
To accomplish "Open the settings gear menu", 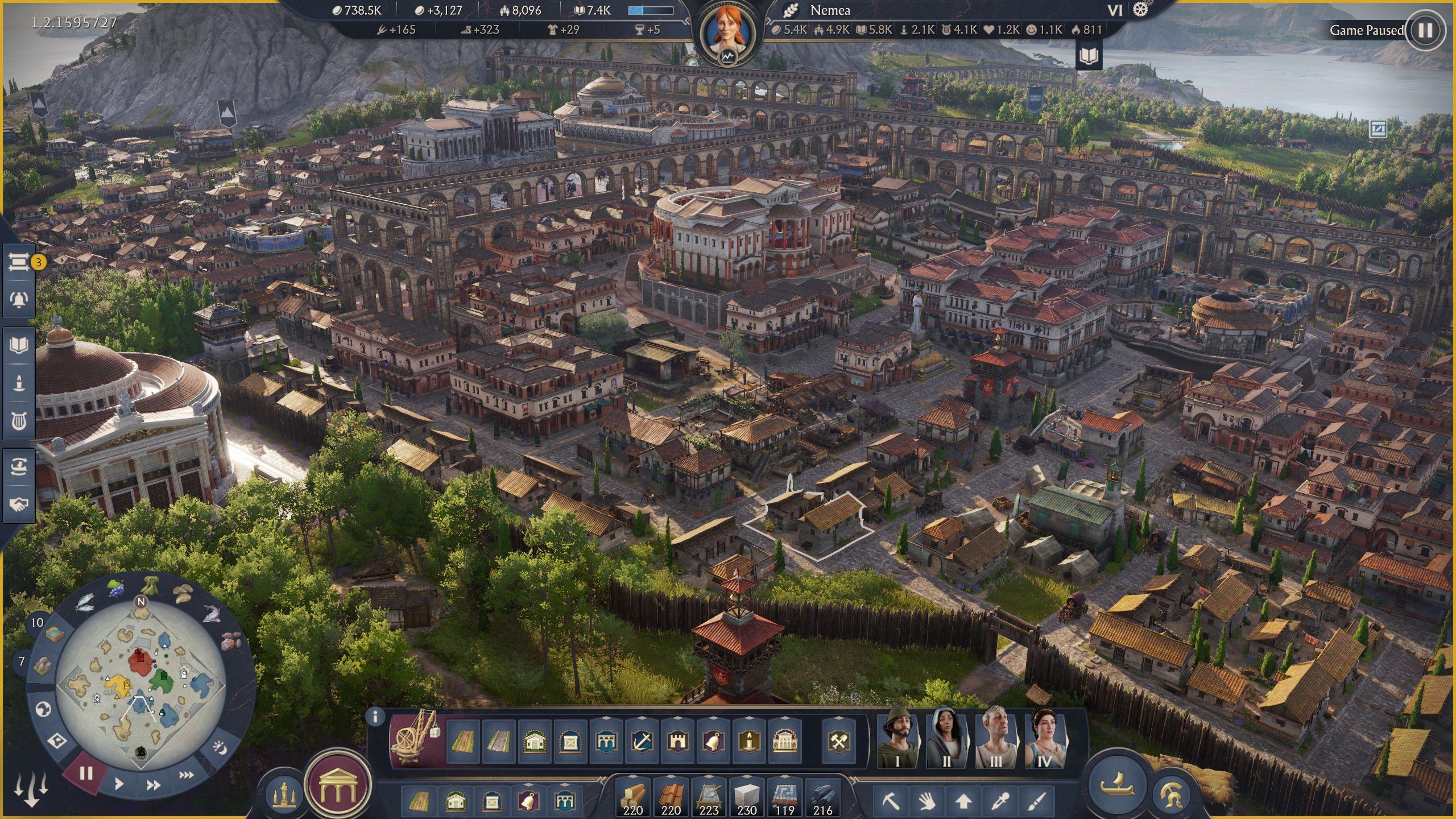I will click(1140, 10).
